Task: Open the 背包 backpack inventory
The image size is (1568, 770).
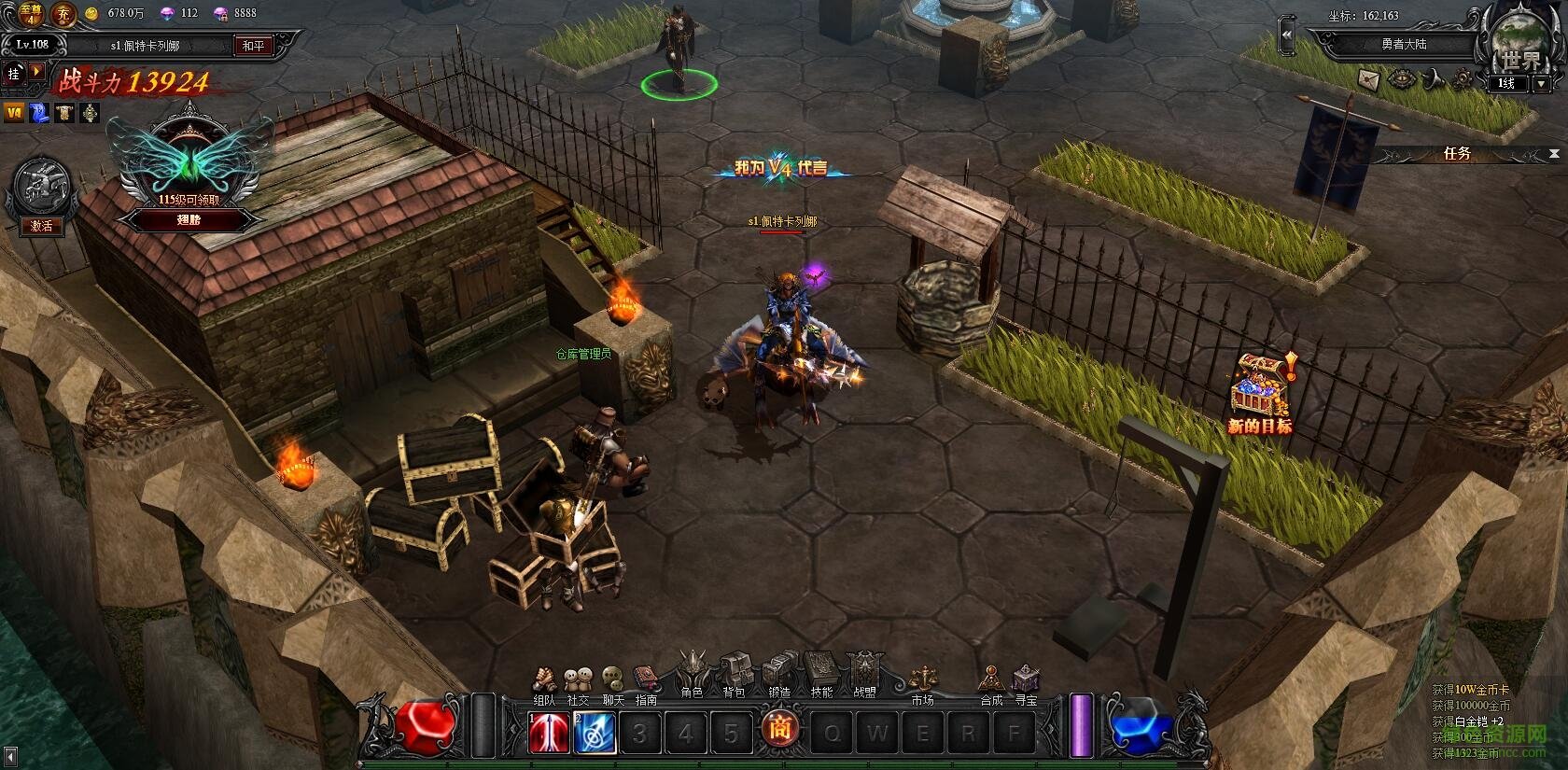Action: [x=735, y=673]
